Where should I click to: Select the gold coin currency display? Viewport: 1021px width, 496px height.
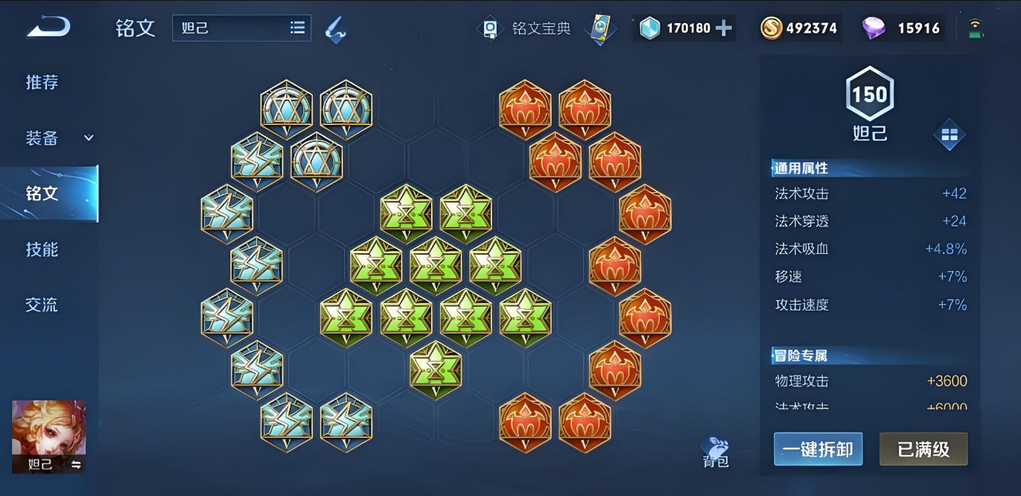[798, 28]
